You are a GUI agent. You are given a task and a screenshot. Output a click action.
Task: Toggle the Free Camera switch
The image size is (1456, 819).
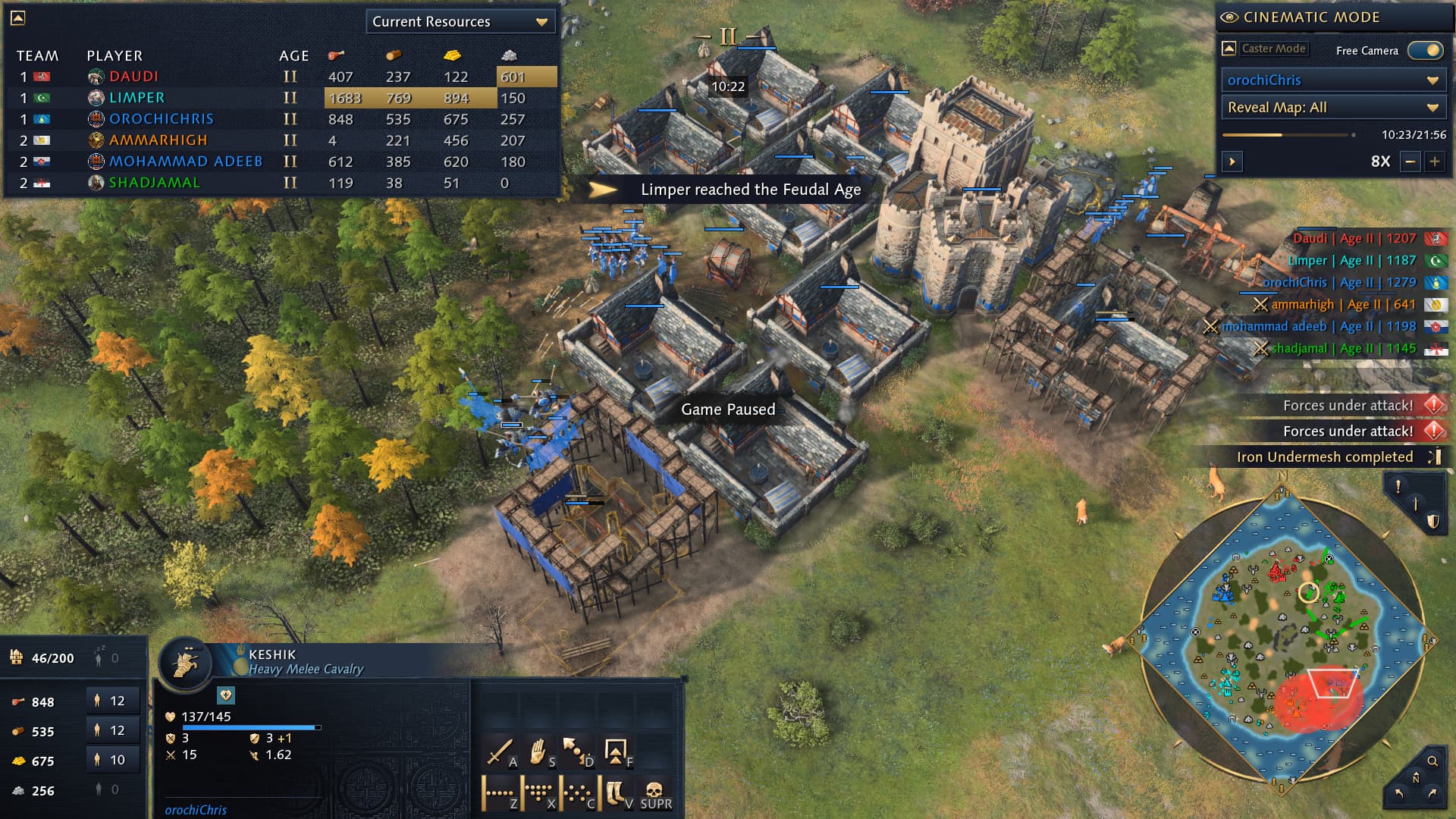click(x=1425, y=50)
